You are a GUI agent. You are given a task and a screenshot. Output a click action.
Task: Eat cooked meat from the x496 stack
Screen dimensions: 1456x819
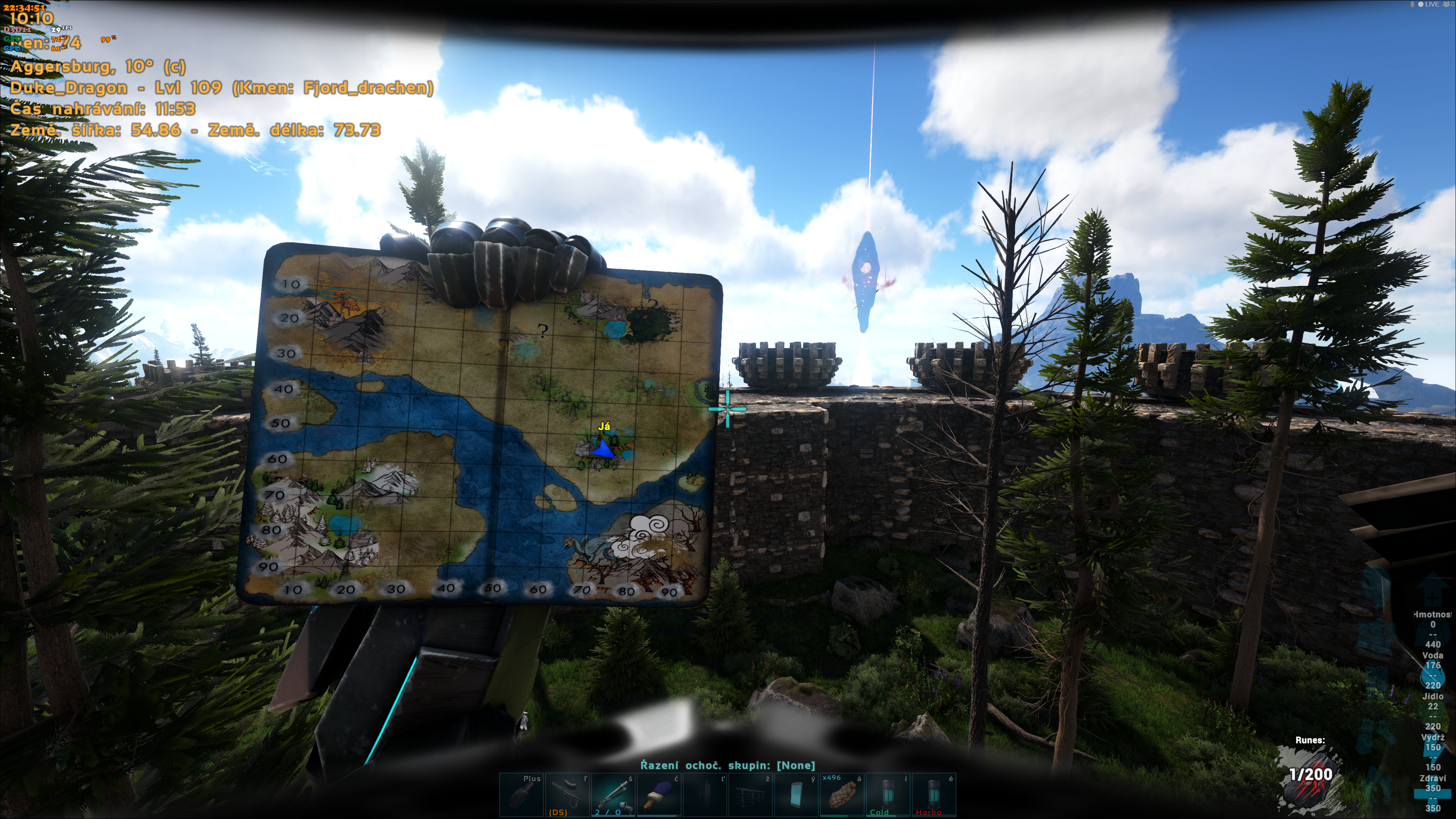point(842,795)
